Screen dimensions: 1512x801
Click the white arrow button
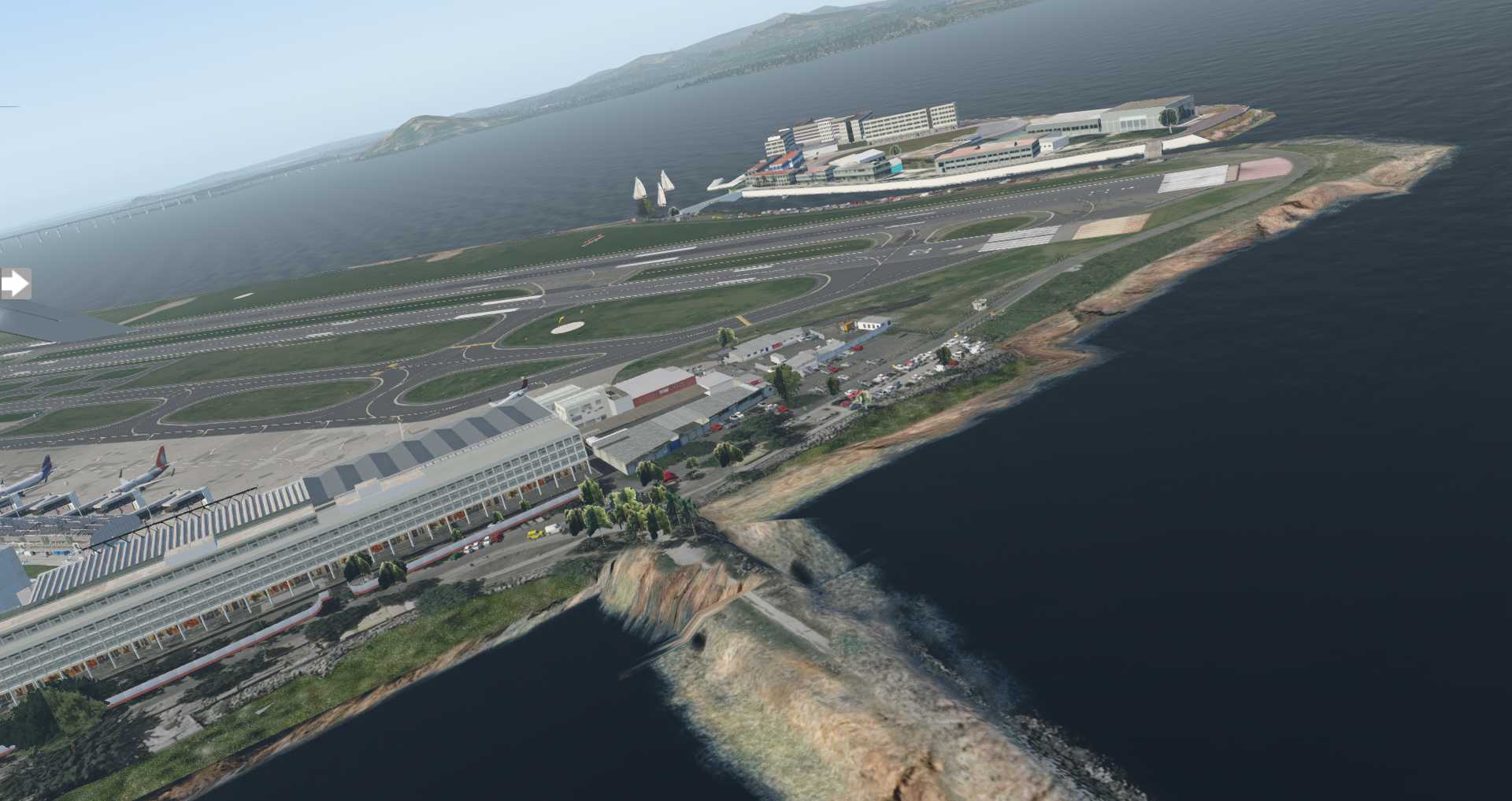coord(14,284)
